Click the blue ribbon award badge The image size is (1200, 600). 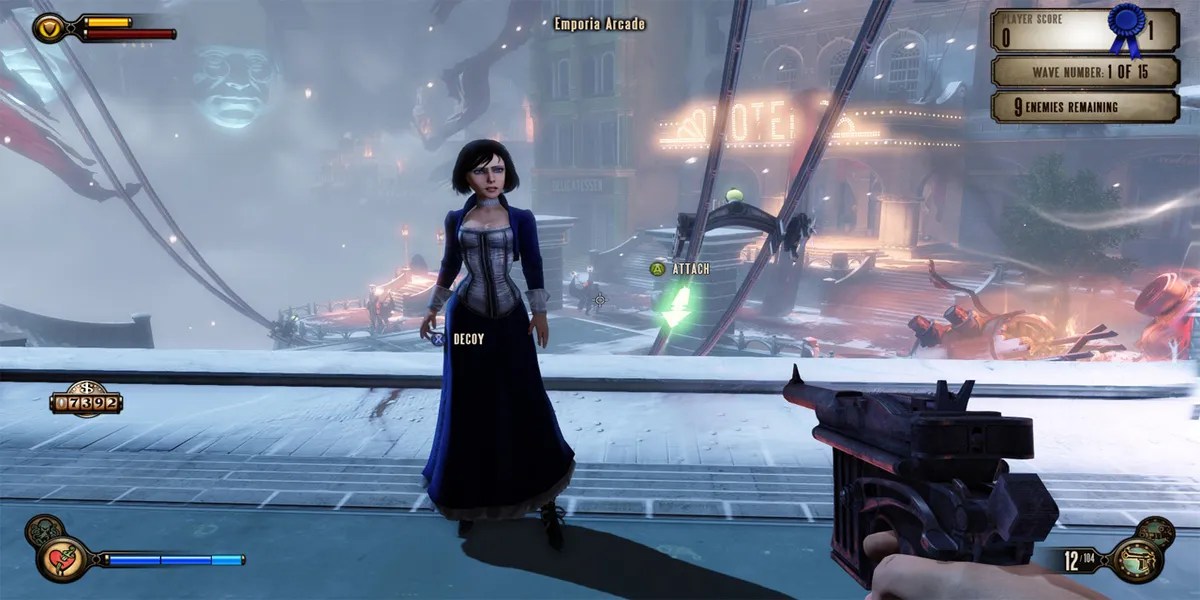click(x=1125, y=24)
